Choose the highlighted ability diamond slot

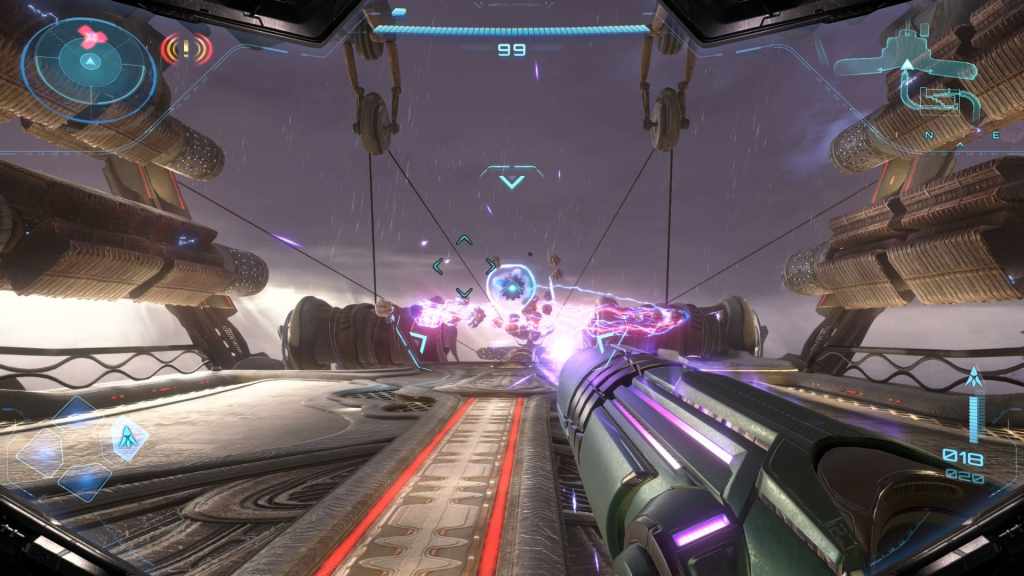128,437
